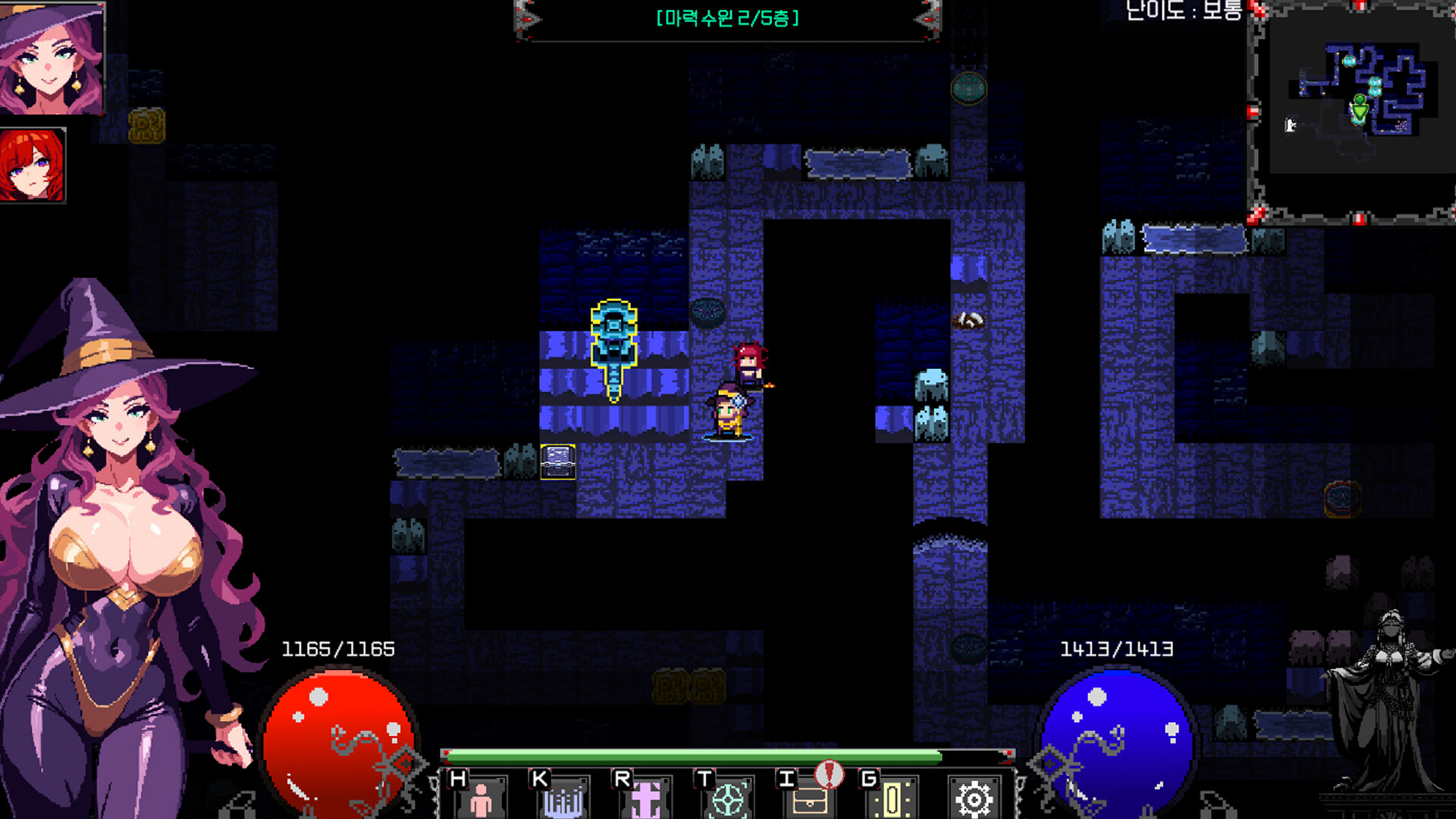Open the cross-shaped religion menu (R)
The image size is (1456, 819).
click(645, 798)
